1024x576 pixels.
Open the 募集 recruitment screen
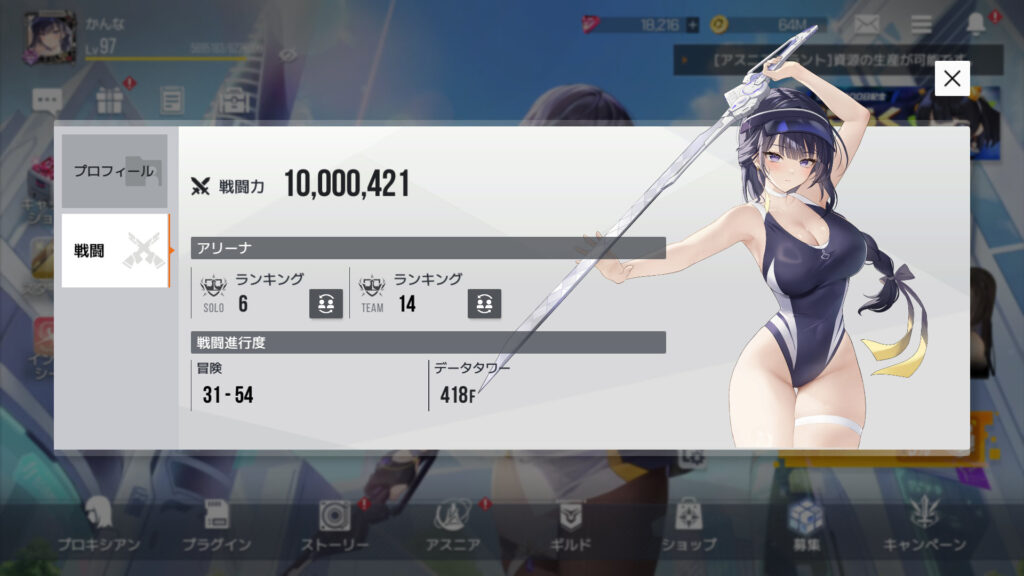pos(804,526)
